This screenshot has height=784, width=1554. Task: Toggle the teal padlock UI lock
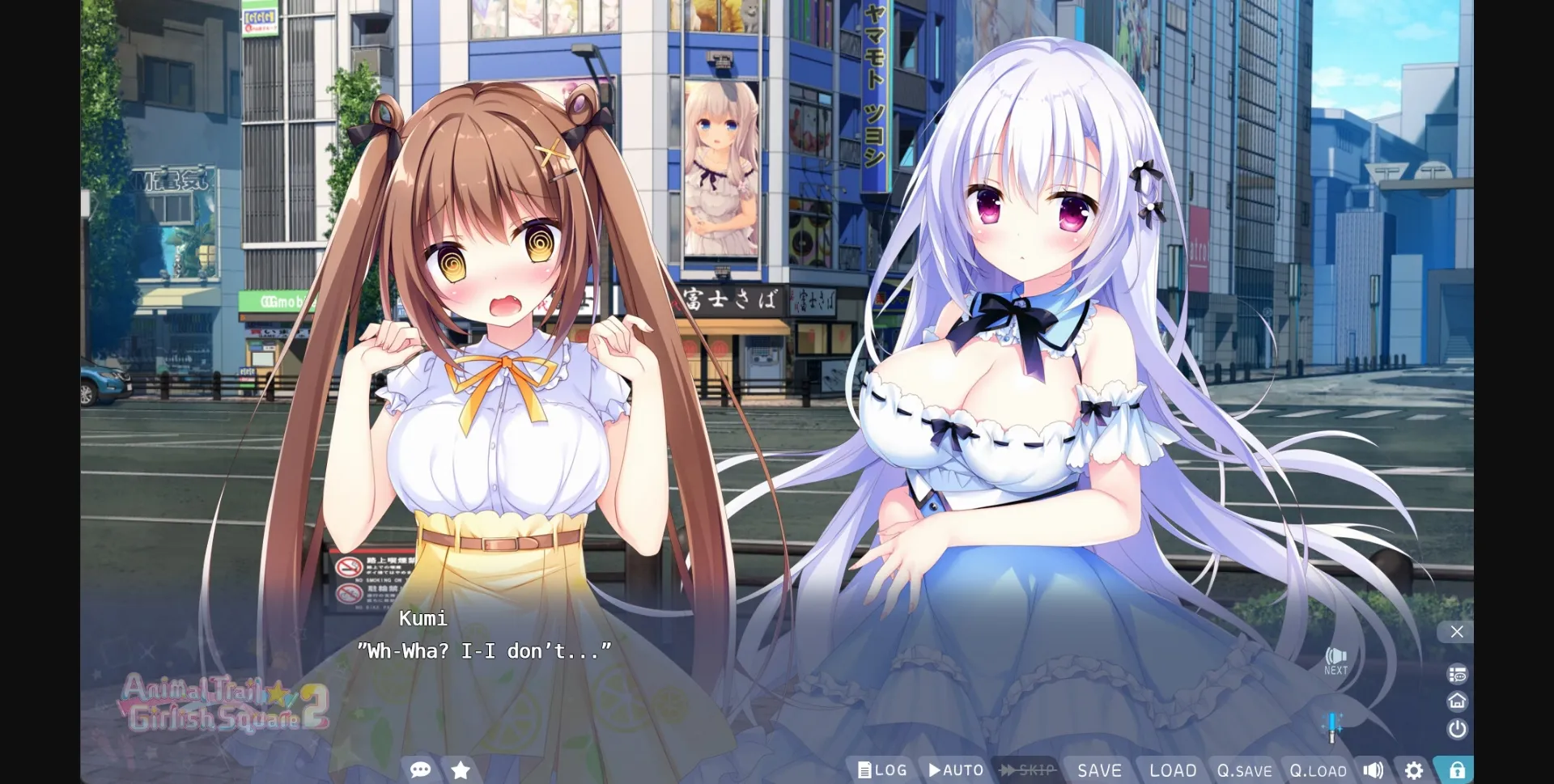click(x=1457, y=769)
